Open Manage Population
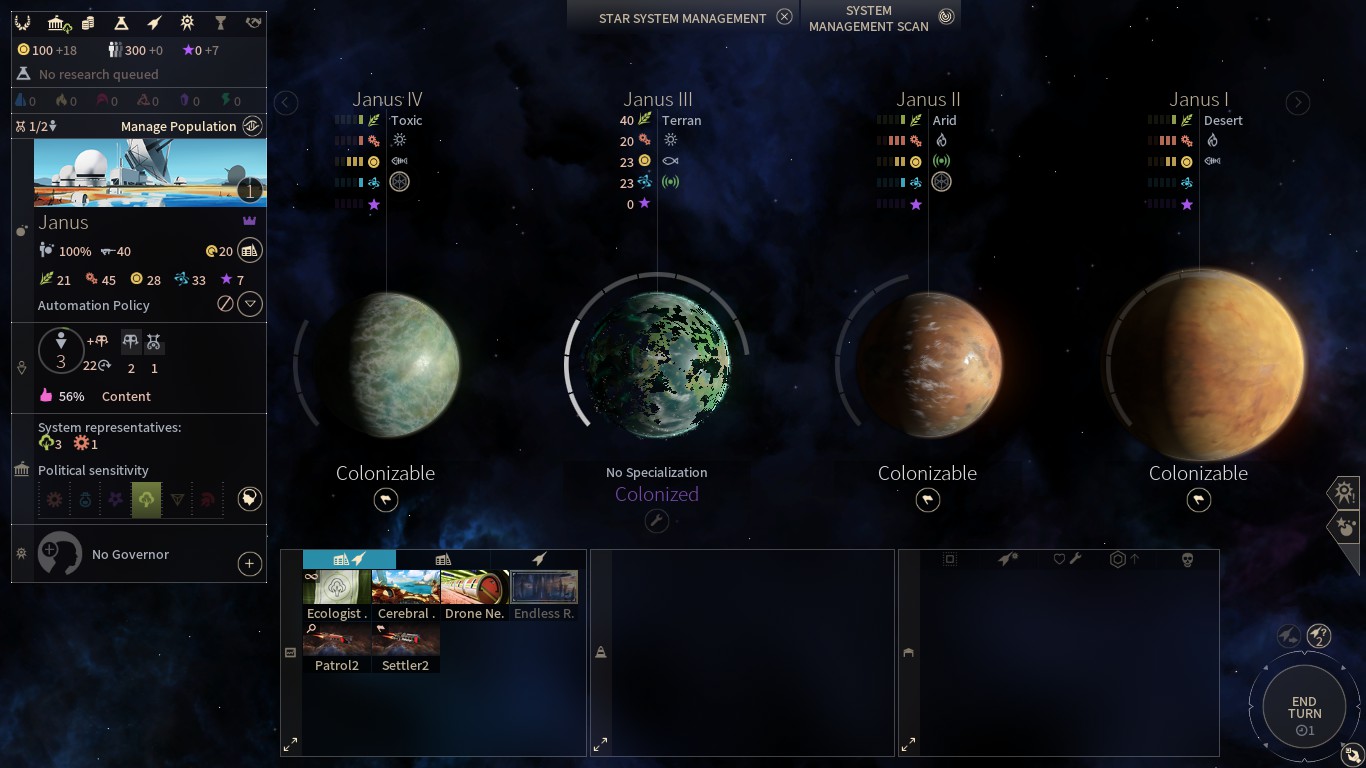The image size is (1366, 768). tap(252, 126)
